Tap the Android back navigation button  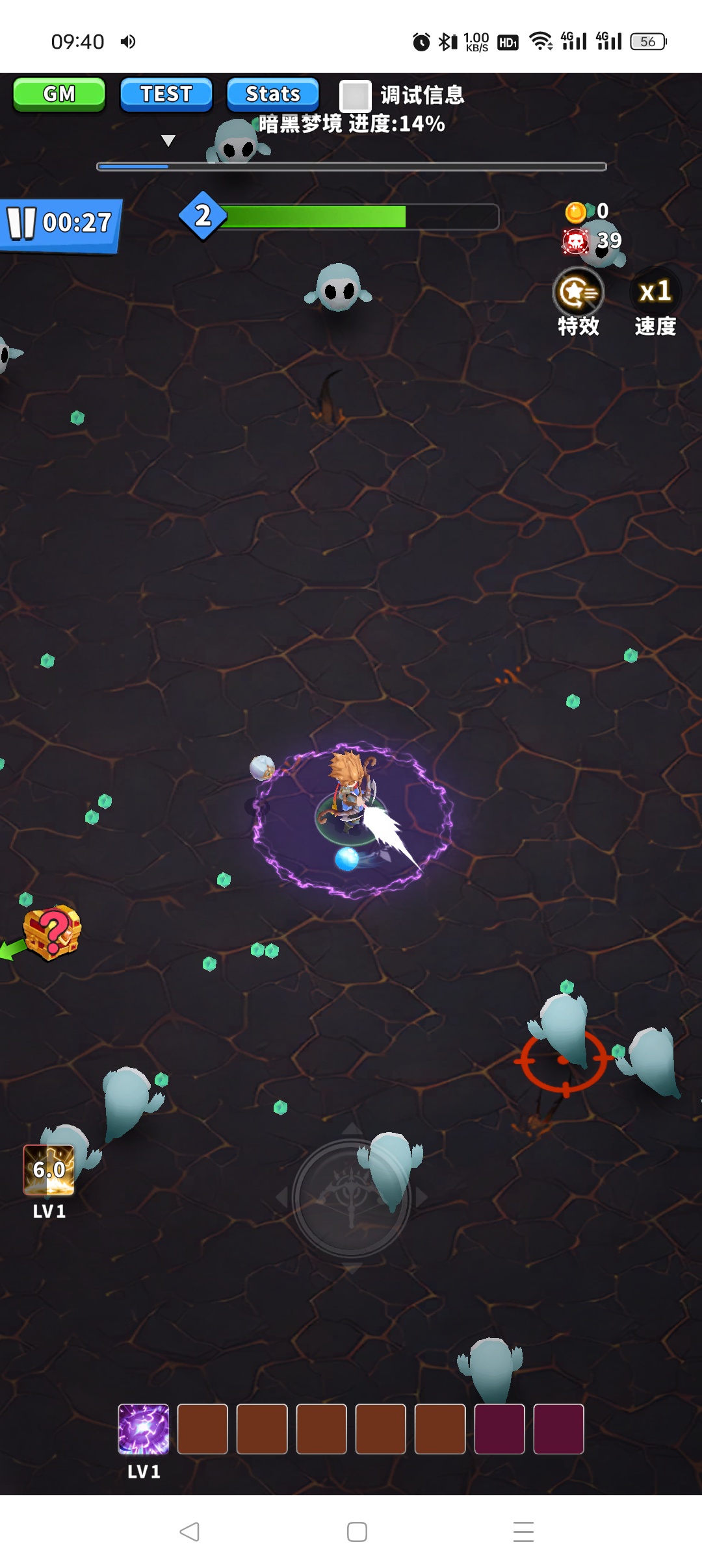pyautogui.click(x=189, y=1531)
